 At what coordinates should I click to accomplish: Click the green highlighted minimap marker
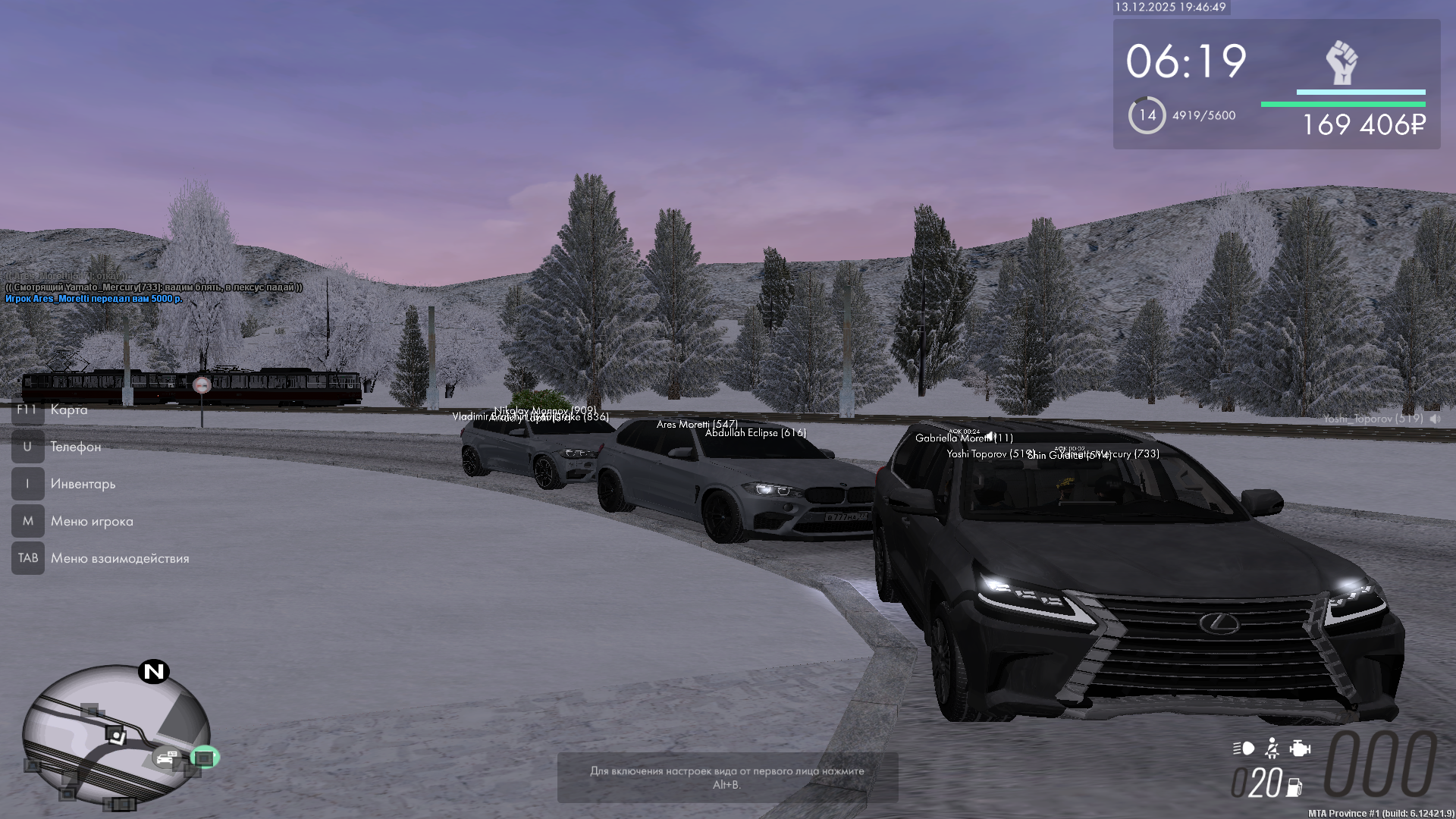point(203,757)
